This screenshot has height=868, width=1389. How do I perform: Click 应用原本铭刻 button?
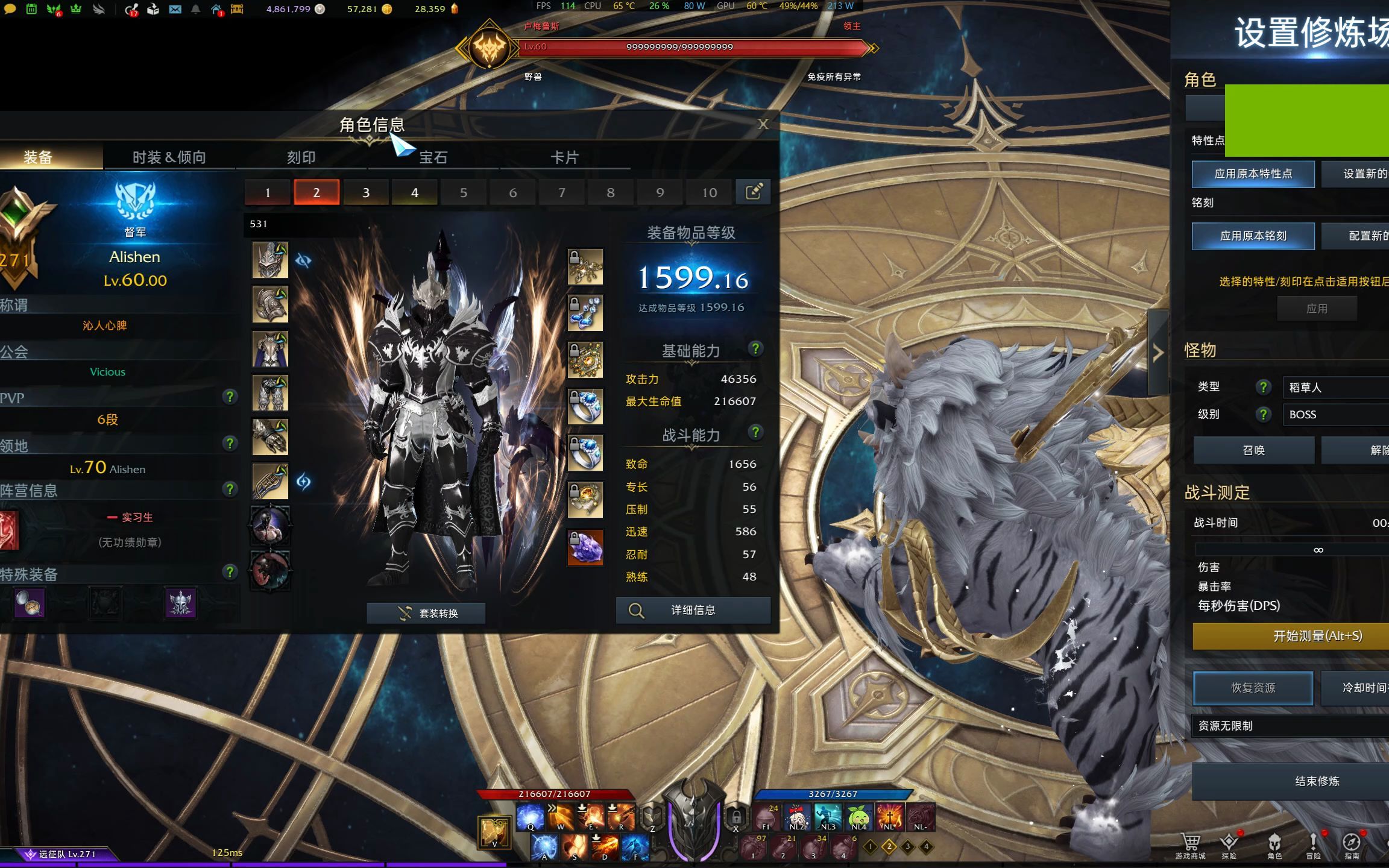click(x=1253, y=236)
